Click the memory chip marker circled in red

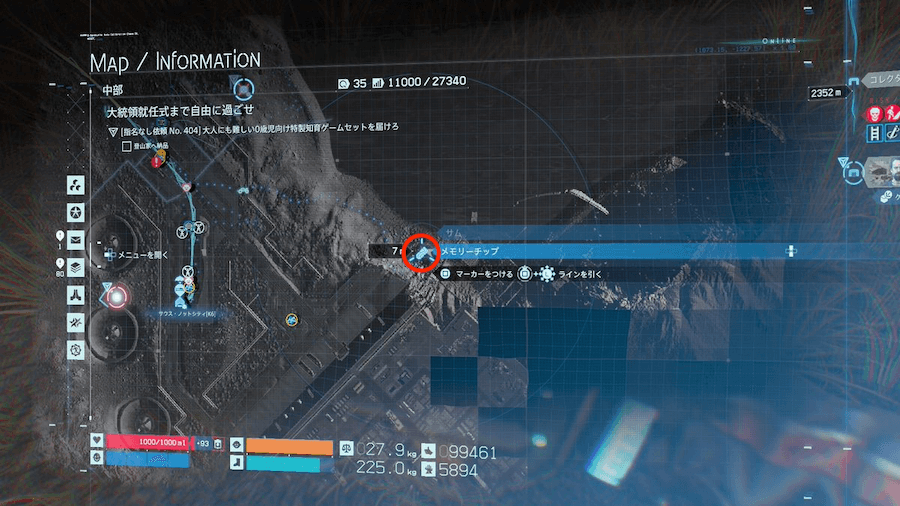[420, 252]
